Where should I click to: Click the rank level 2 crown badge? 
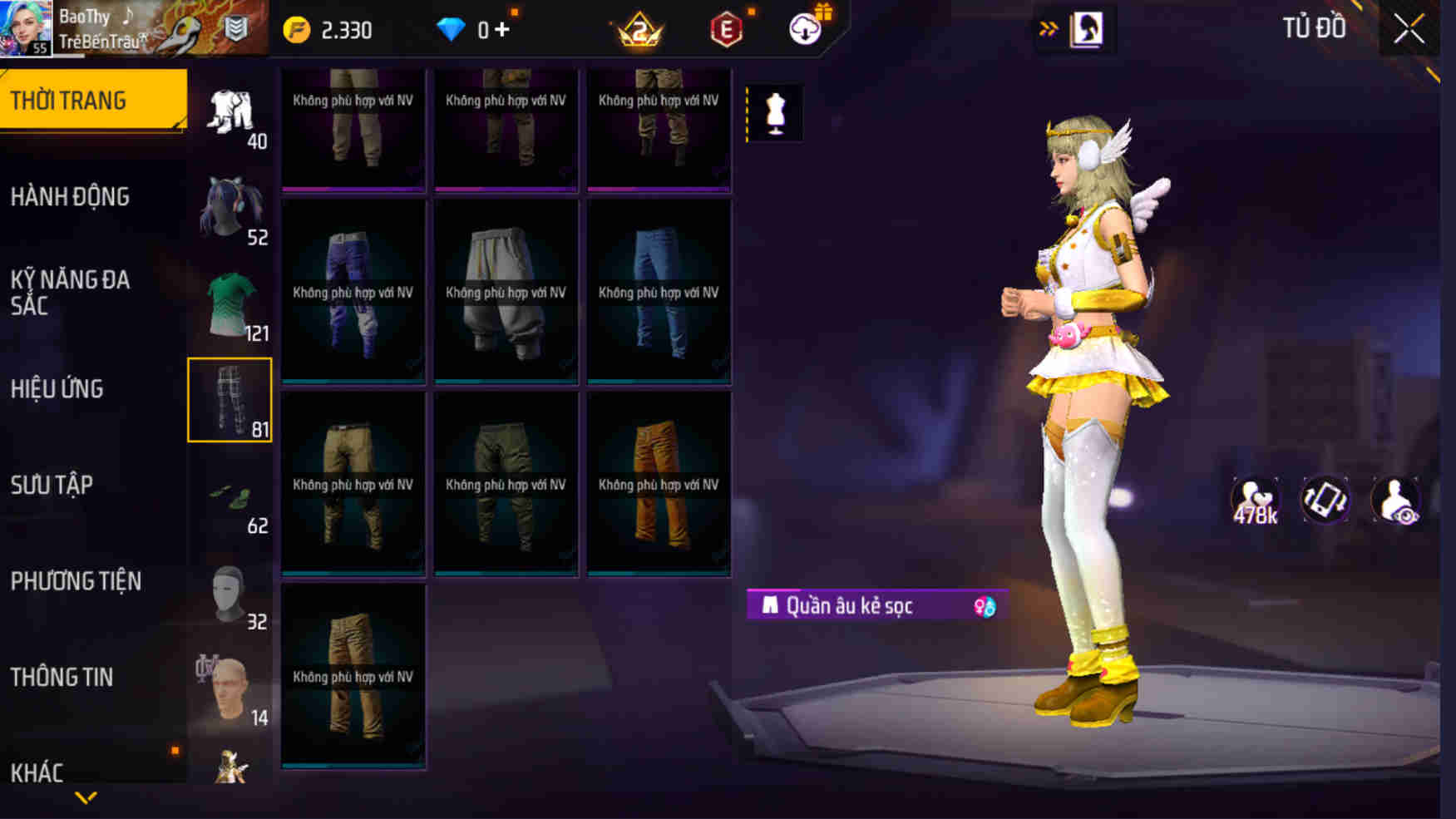click(x=640, y=30)
